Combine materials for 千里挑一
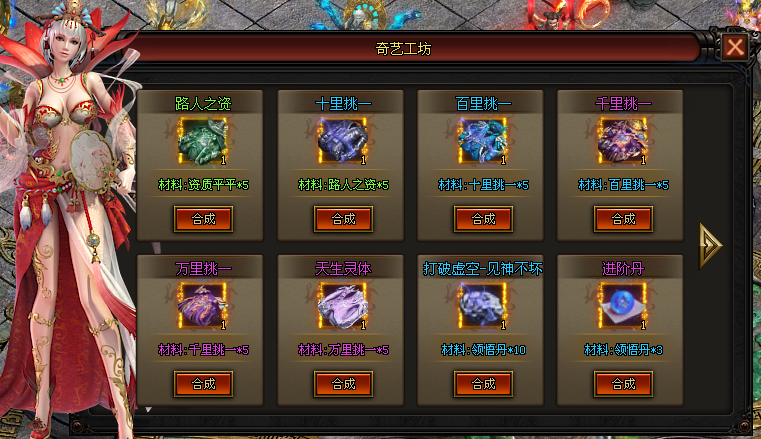This screenshot has height=439, width=761. click(x=623, y=218)
